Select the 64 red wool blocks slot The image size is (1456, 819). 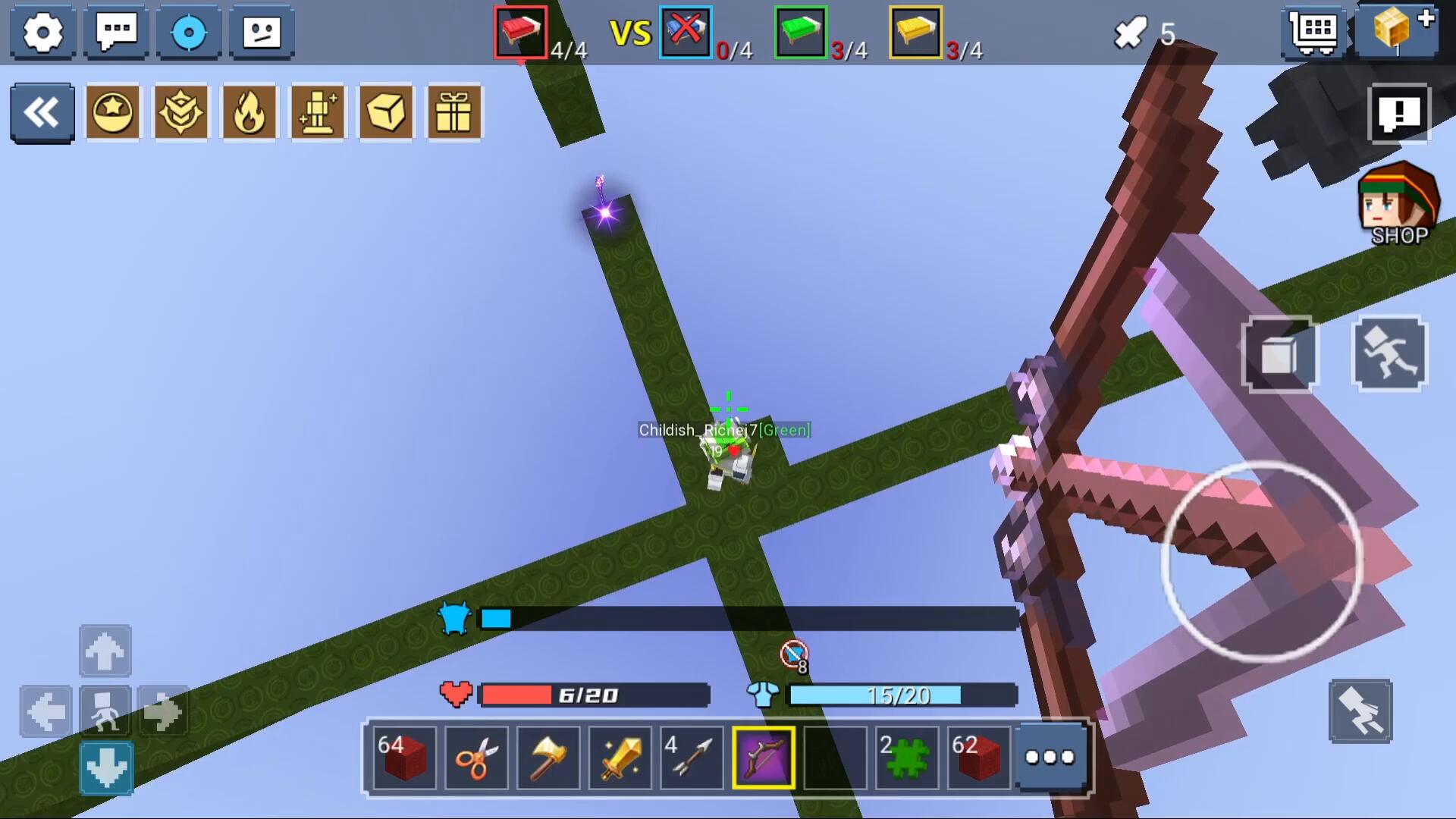pyautogui.click(x=405, y=757)
